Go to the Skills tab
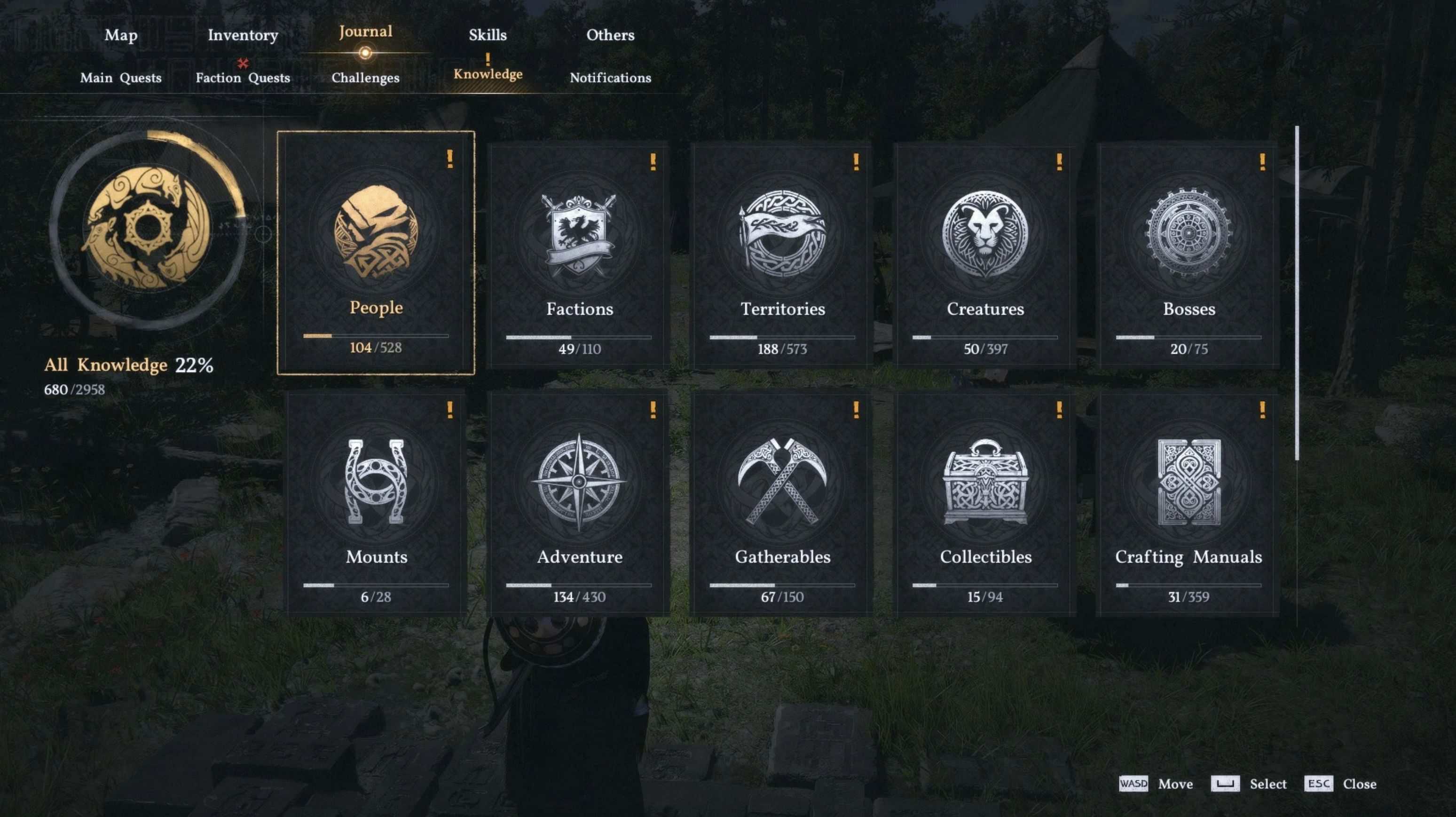This screenshot has width=1456, height=817. [x=487, y=35]
